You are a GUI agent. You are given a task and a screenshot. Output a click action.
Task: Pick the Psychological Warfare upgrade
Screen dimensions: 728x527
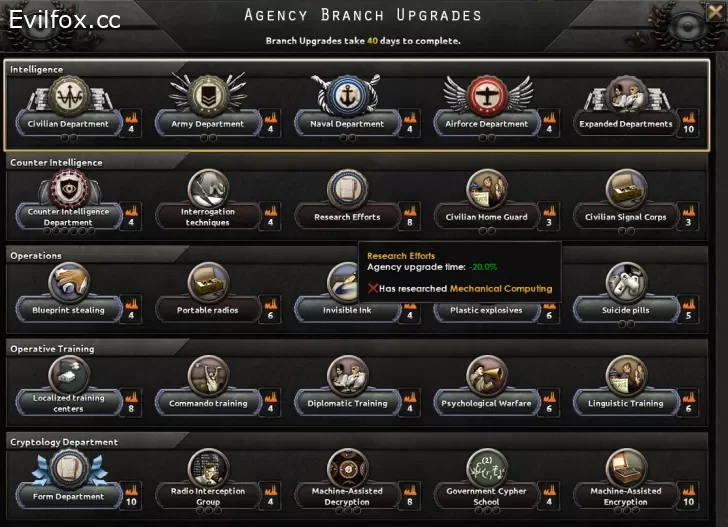(x=487, y=403)
